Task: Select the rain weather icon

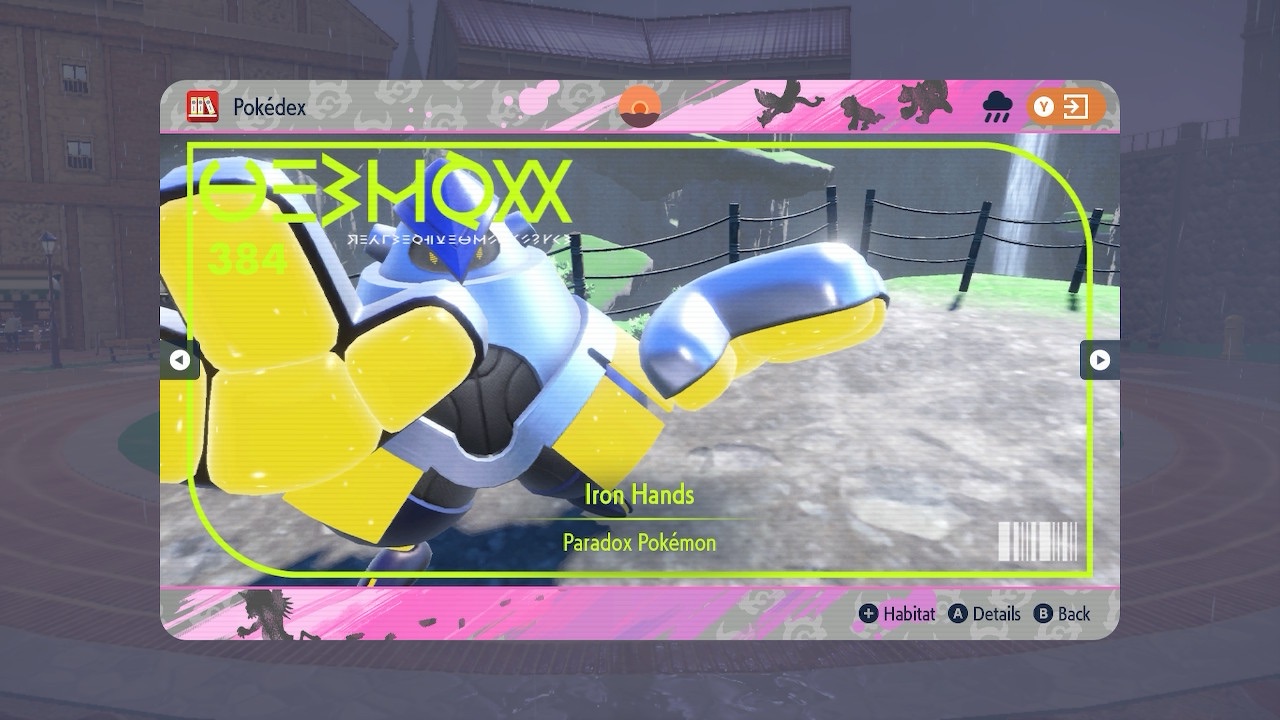Action: click(x=997, y=106)
